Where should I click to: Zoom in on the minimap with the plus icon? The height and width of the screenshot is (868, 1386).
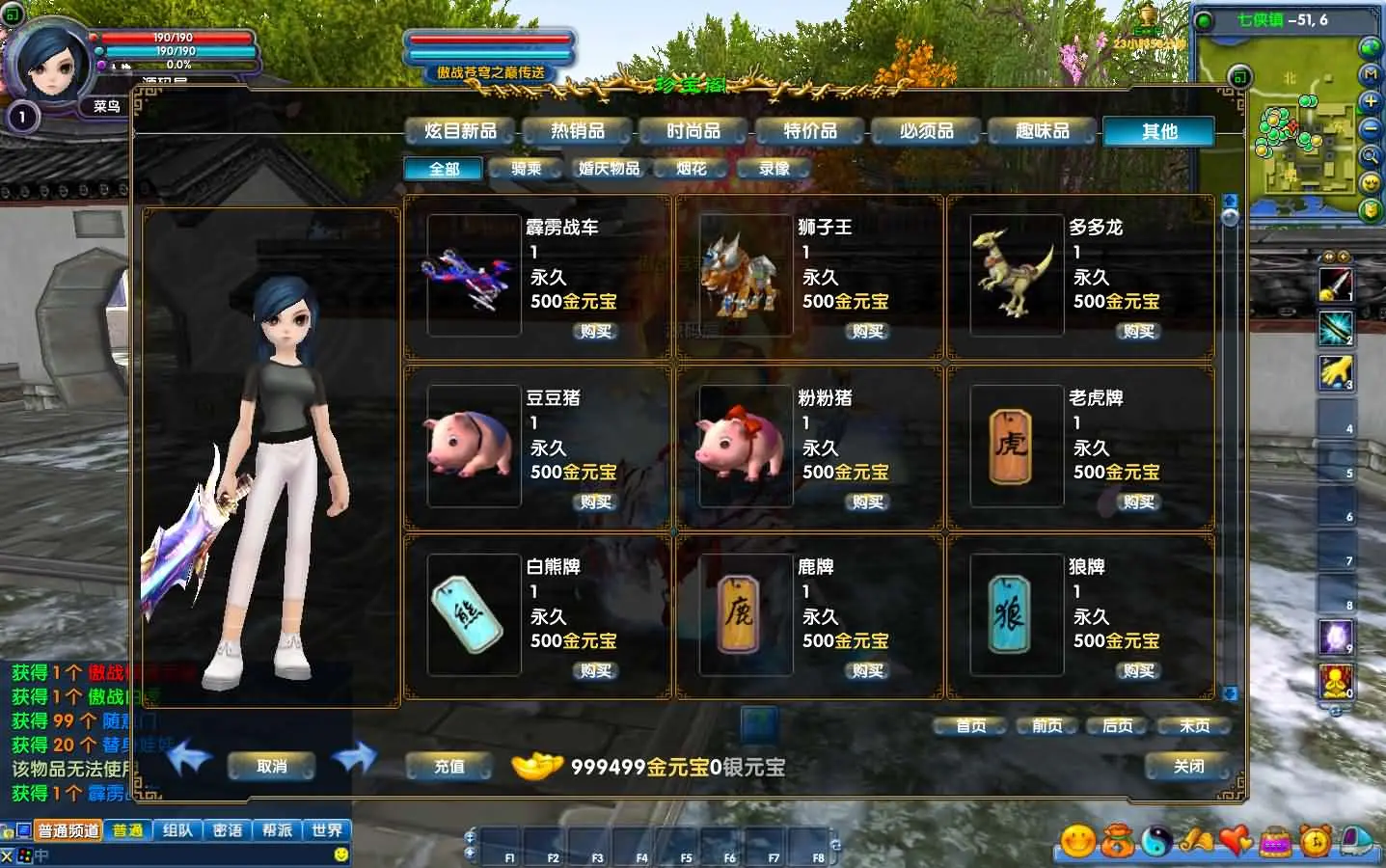pos(1370,100)
